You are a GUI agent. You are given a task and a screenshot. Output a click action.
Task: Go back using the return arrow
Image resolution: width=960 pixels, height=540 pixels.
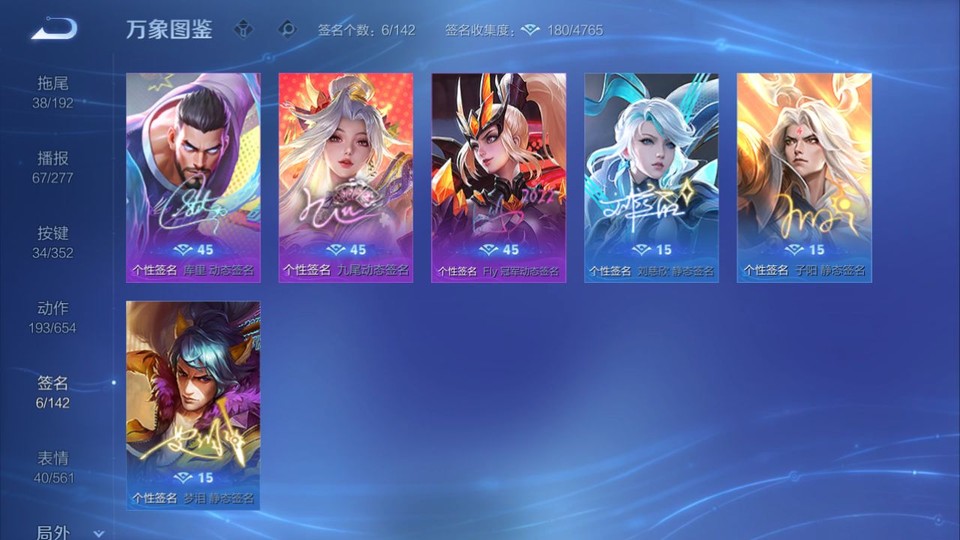click(54, 29)
